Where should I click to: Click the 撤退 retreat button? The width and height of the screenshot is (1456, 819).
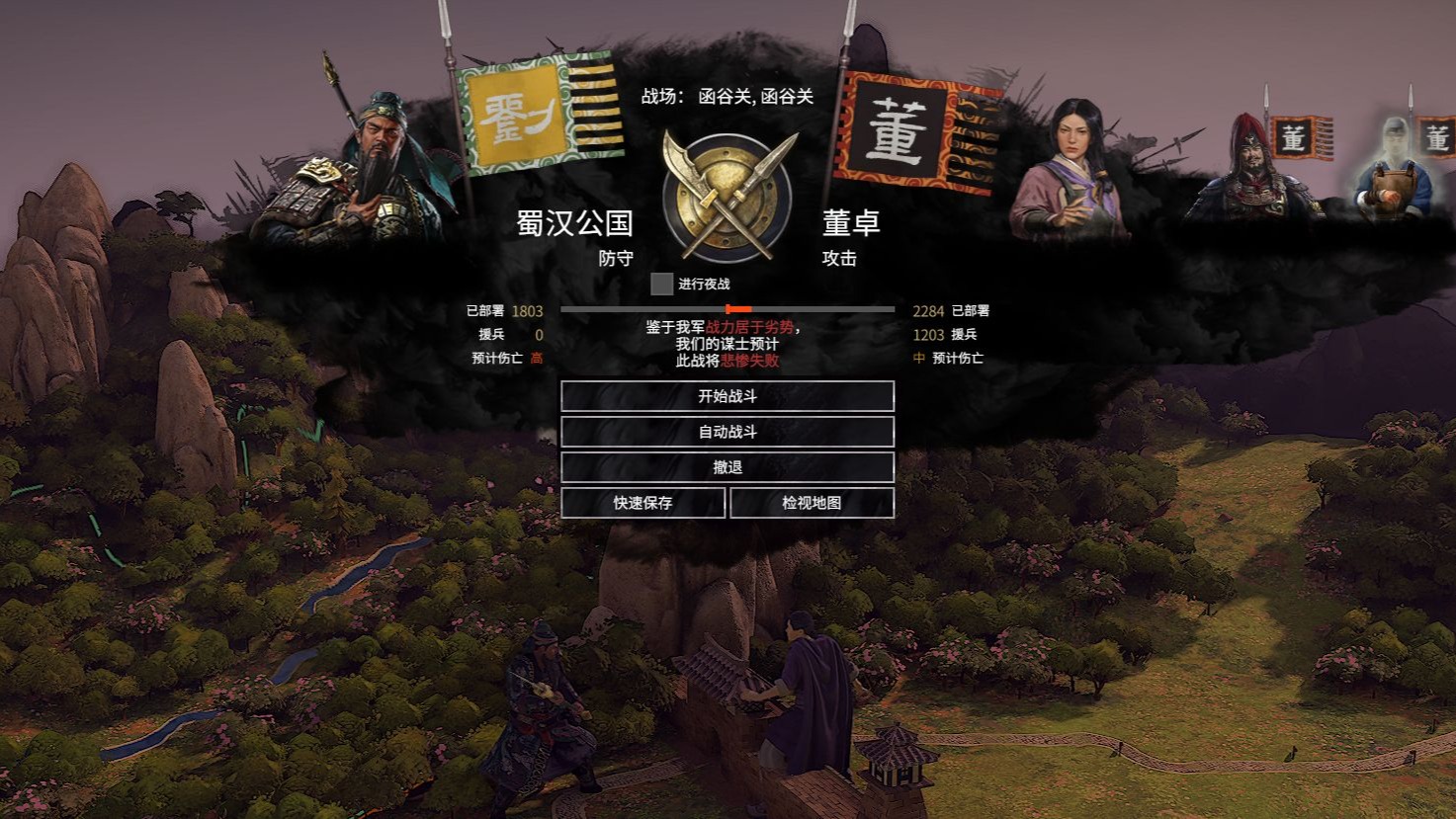click(x=728, y=466)
